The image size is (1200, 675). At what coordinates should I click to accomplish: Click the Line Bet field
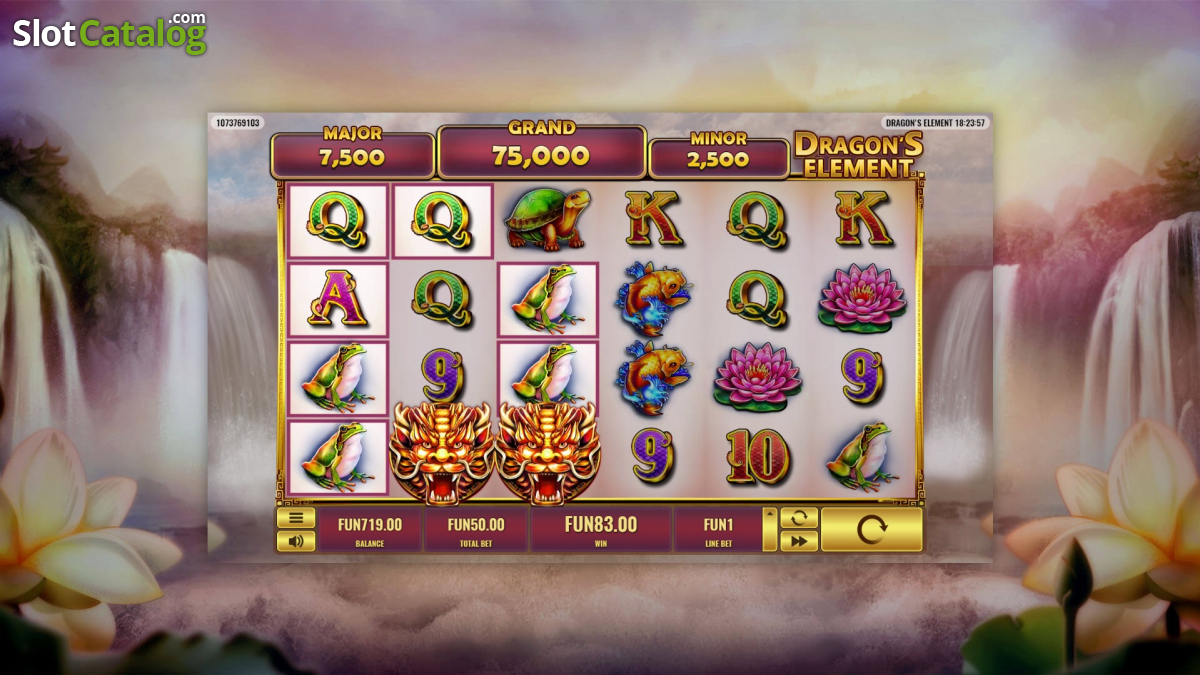tap(718, 529)
